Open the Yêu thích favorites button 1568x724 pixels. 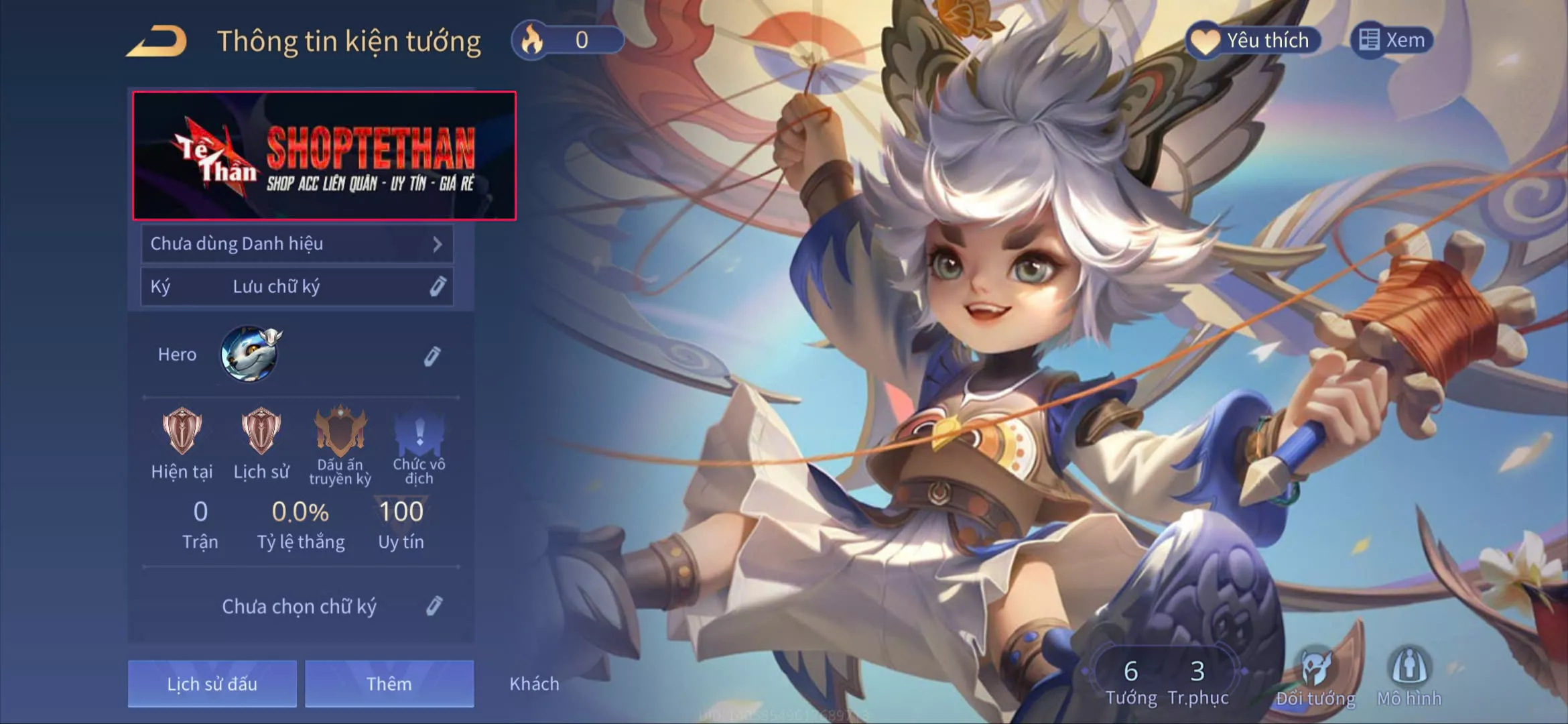pyautogui.click(x=1254, y=40)
